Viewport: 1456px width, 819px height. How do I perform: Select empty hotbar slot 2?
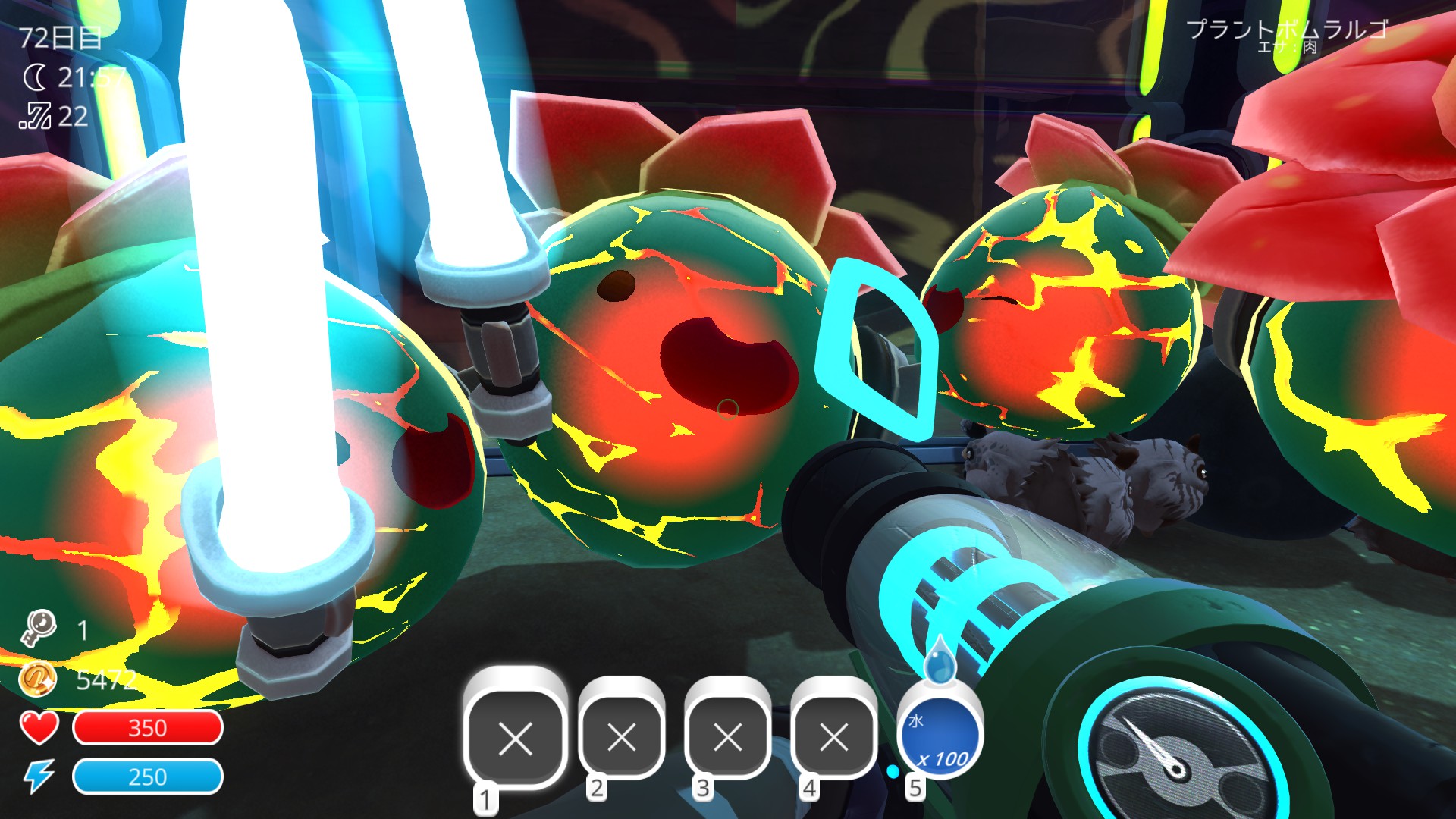coord(623,736)
